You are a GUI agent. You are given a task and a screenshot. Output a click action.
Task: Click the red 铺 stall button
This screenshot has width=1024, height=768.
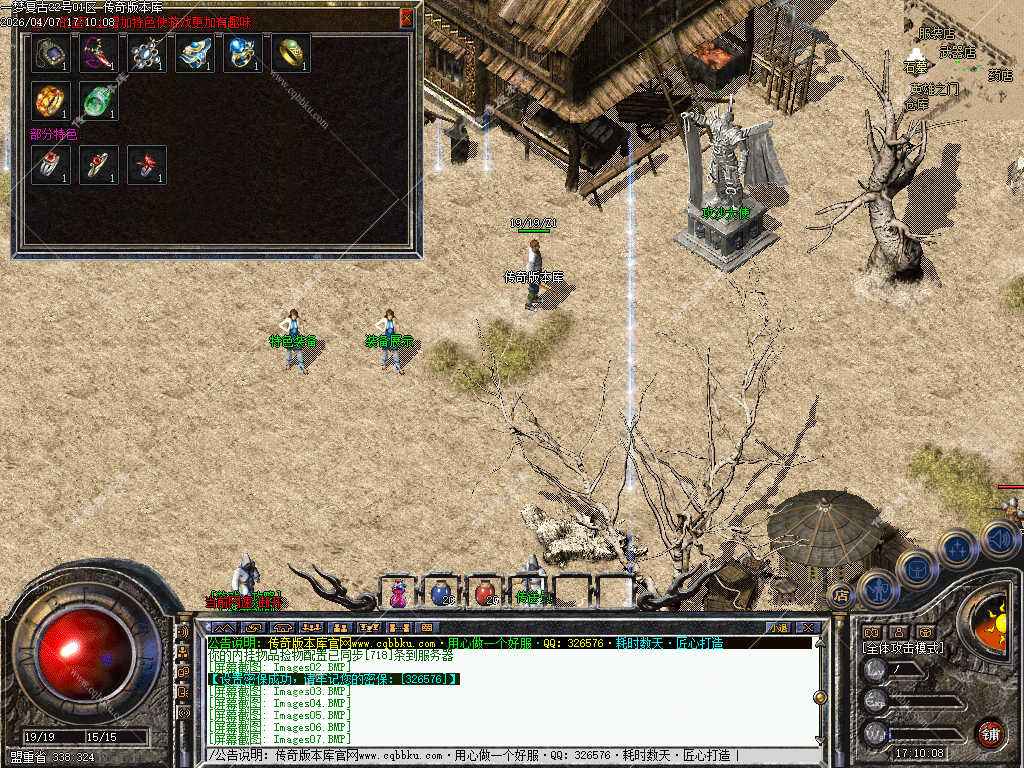click(990, 732)
